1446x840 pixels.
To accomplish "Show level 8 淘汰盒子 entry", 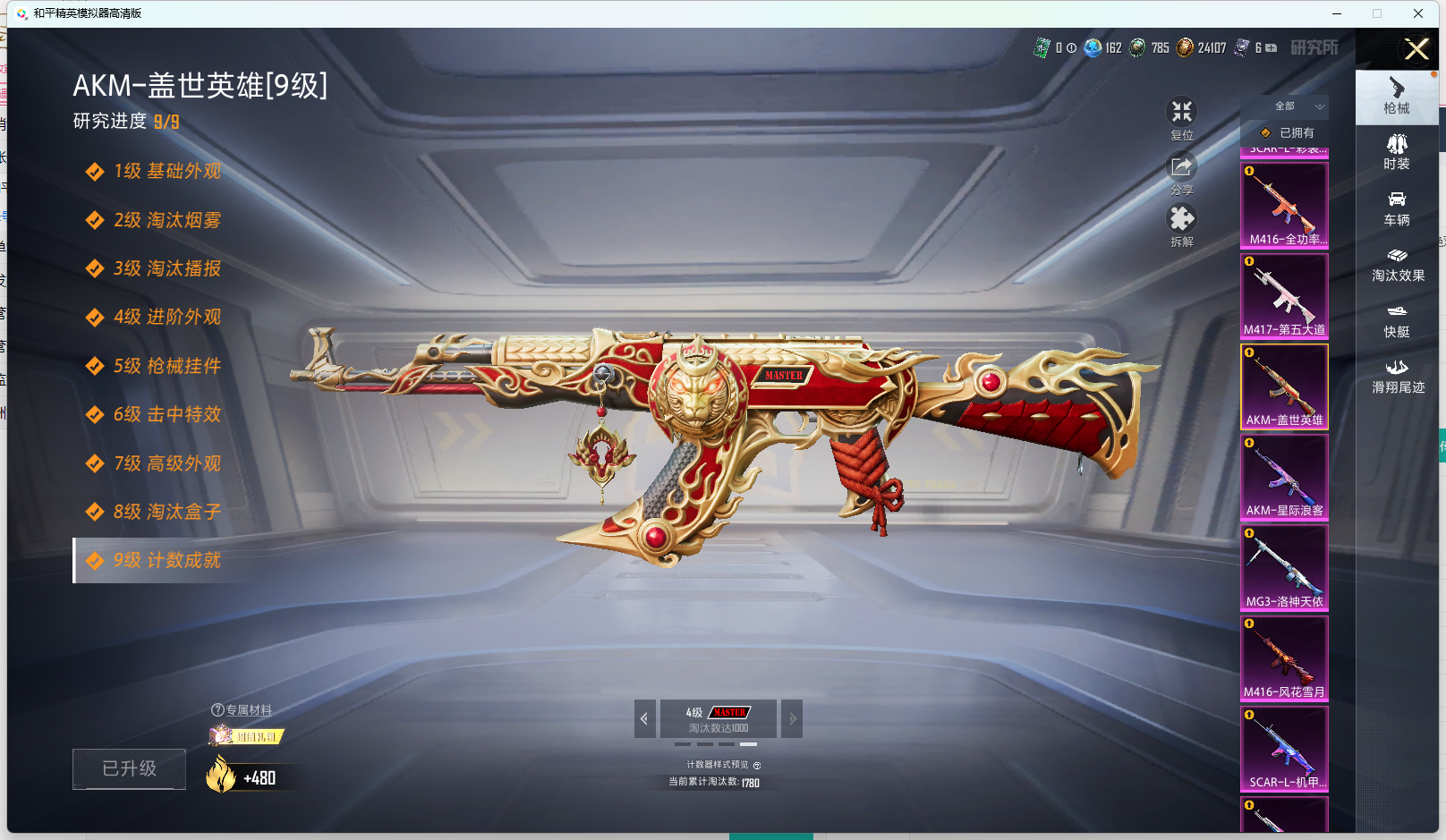I will (x=166, y=513).
